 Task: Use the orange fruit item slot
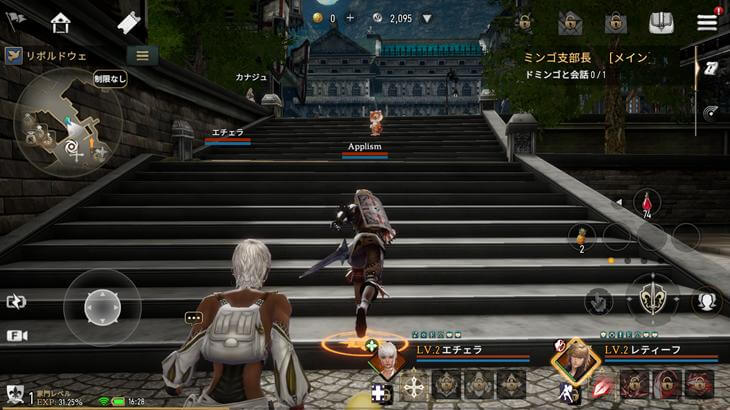click(x=580, y=238)
